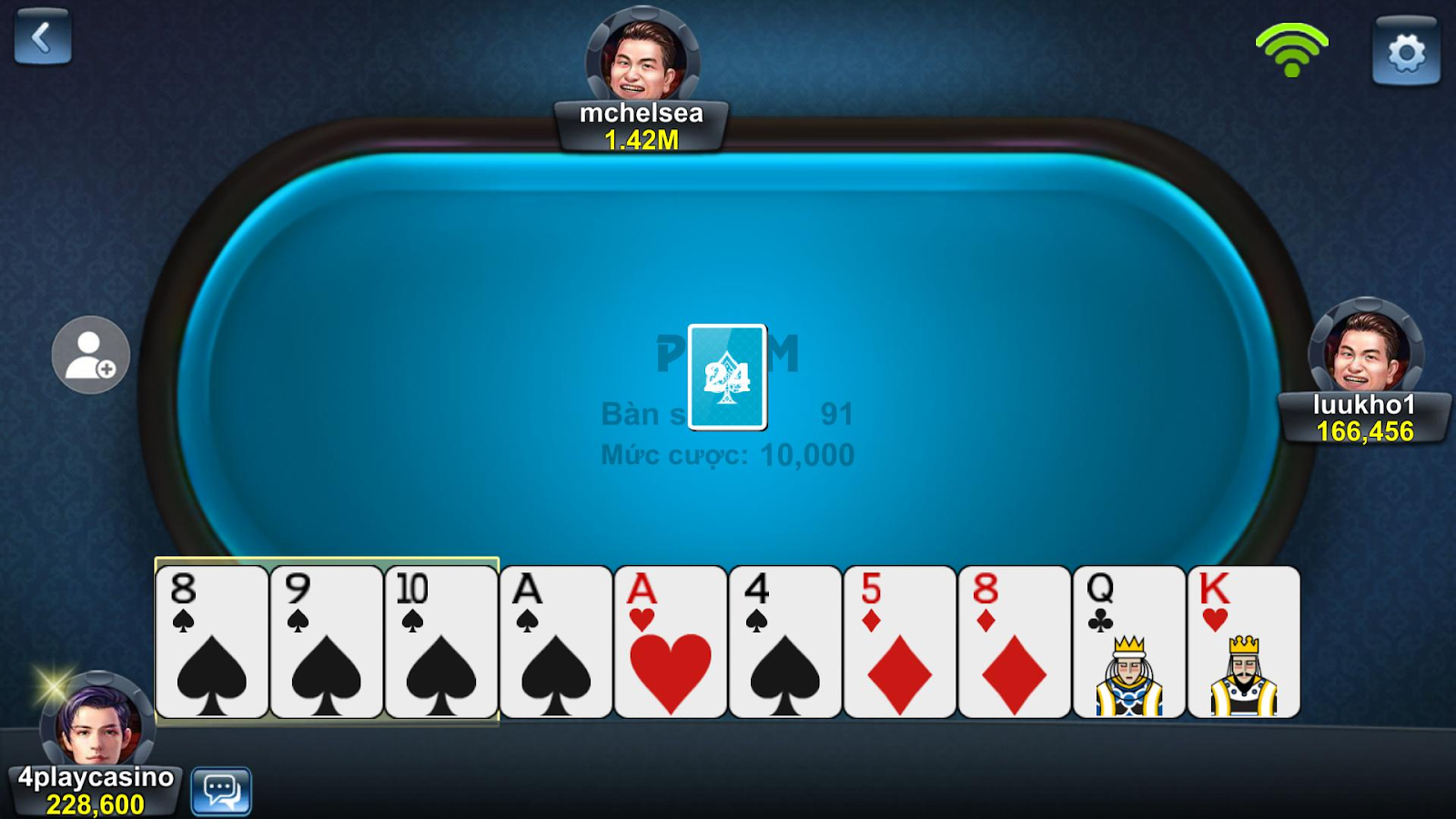Screen dimensions: 1456x819
Task: Go back using the arrow button
Action: click(42, 36)
